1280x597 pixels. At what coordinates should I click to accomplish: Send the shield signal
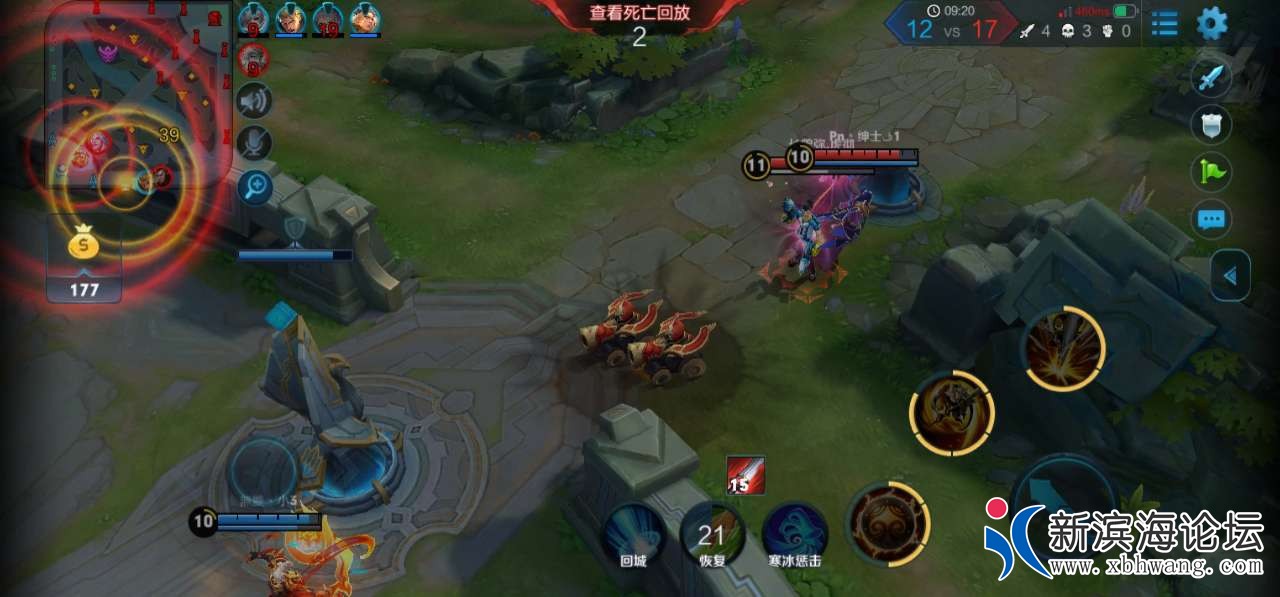click(1211, 126)
